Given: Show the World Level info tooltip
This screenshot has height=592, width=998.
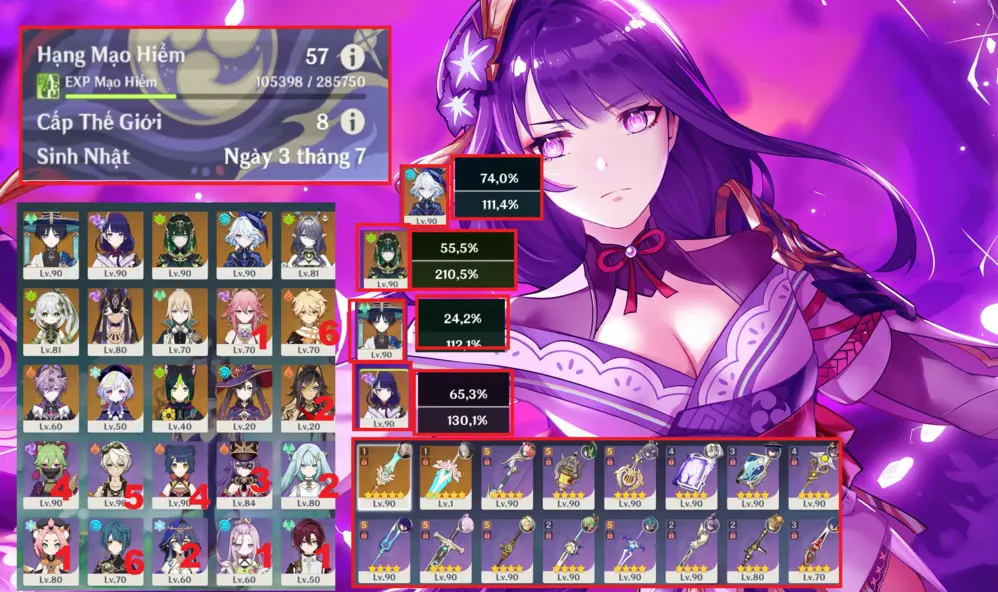Looking at the screenshot, I should click(x=351, y=122).
